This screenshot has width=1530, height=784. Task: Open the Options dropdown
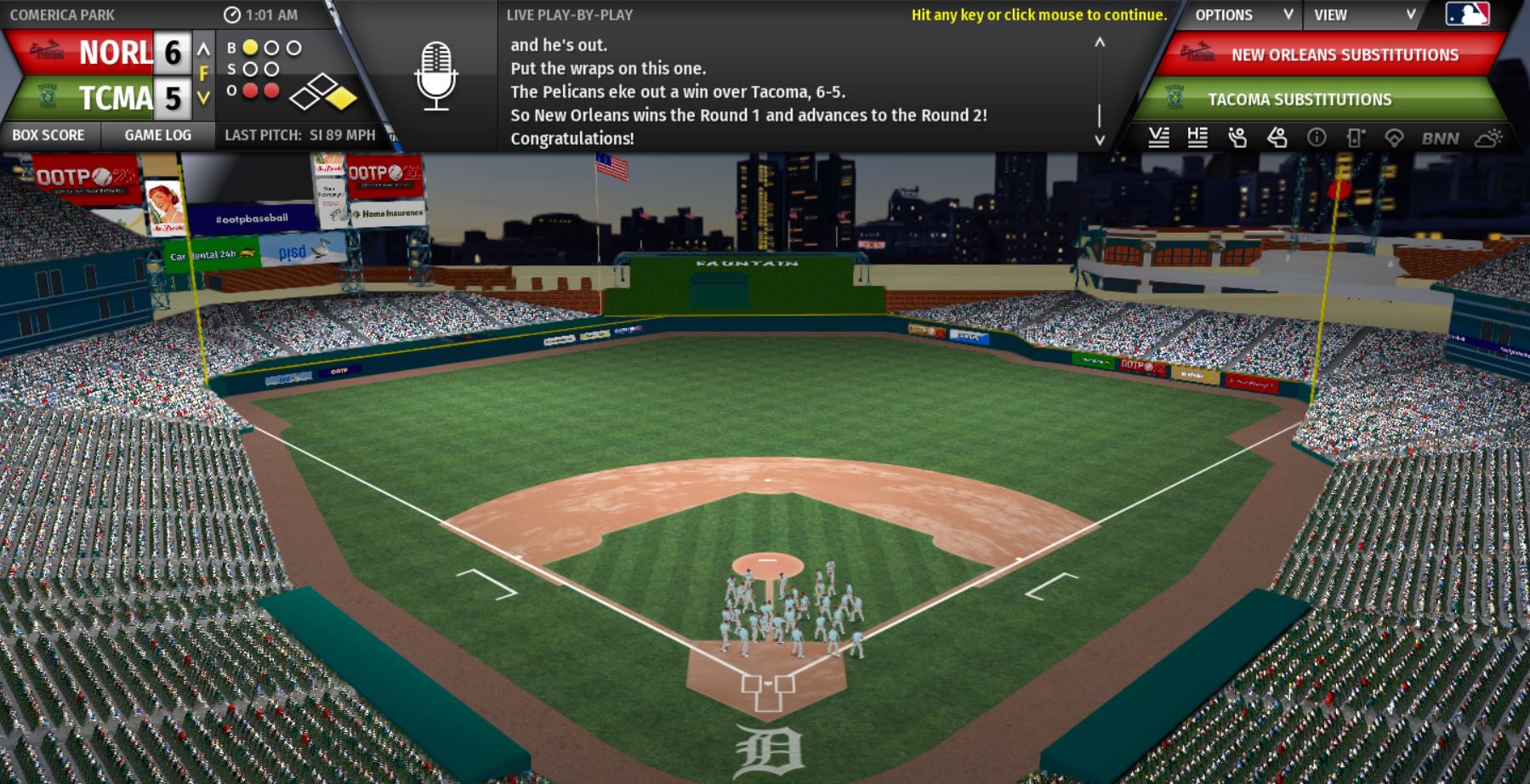tap(1243, 15)
